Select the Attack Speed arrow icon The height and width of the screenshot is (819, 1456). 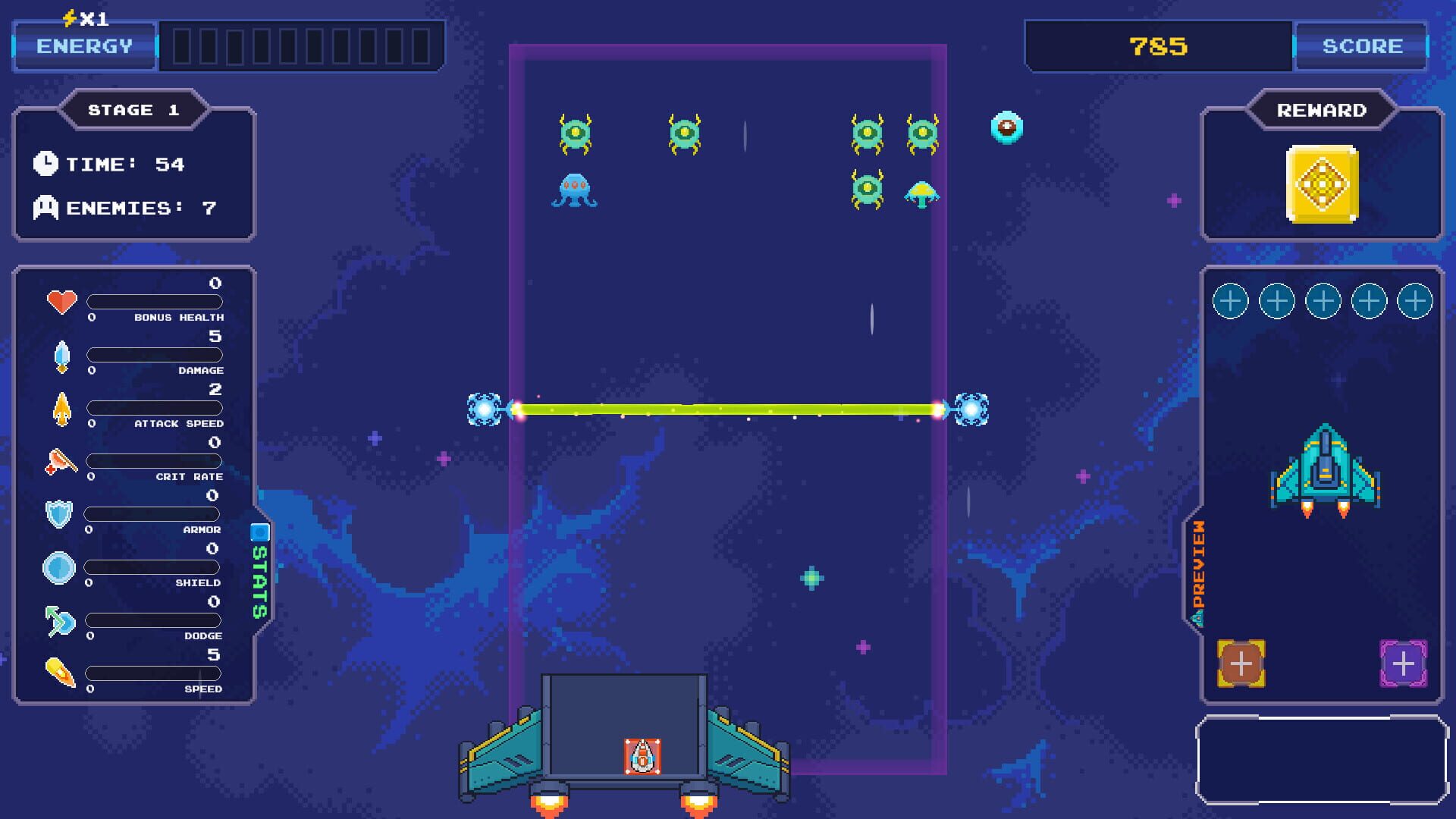tap(61, 407)
